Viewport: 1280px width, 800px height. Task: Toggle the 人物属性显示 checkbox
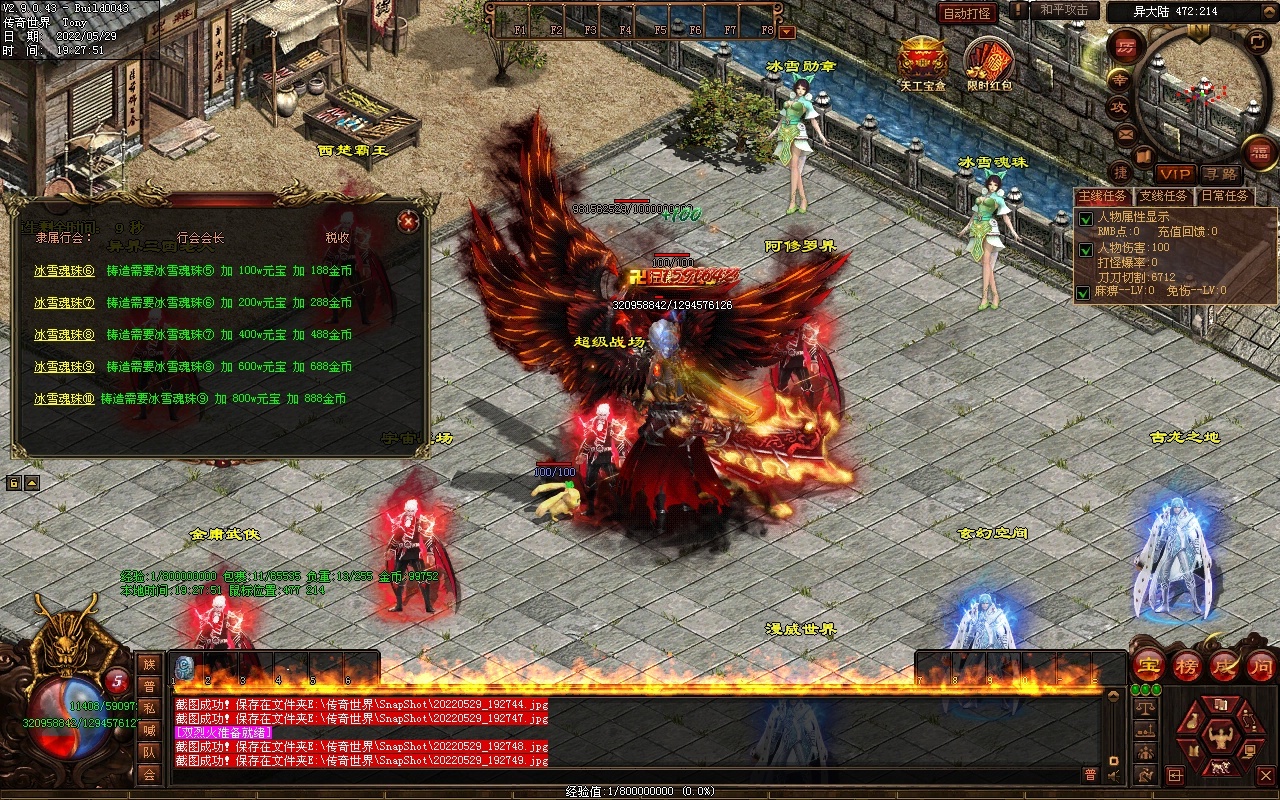[x=1085, y=219]
